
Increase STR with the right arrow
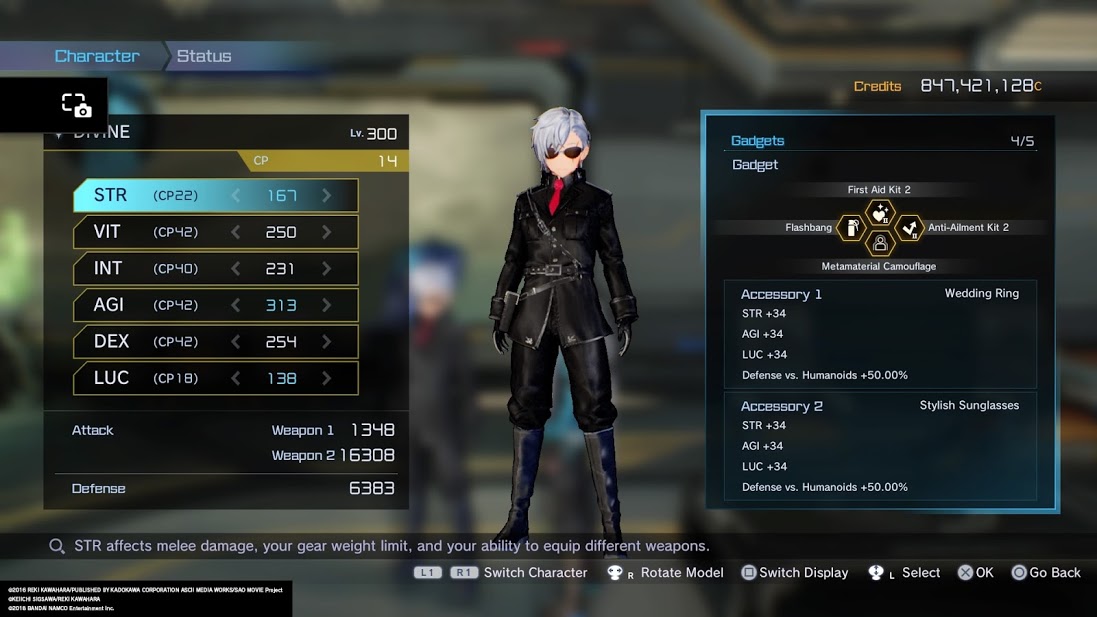(326, 196)
